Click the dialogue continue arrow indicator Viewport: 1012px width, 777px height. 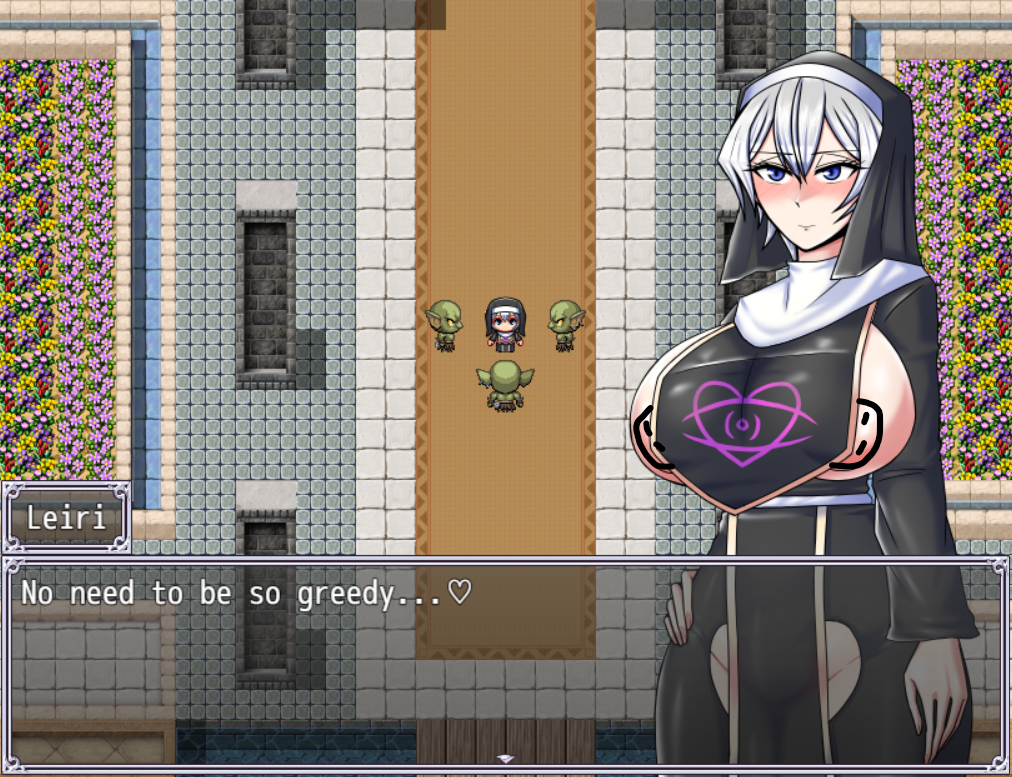coord(506,759)
